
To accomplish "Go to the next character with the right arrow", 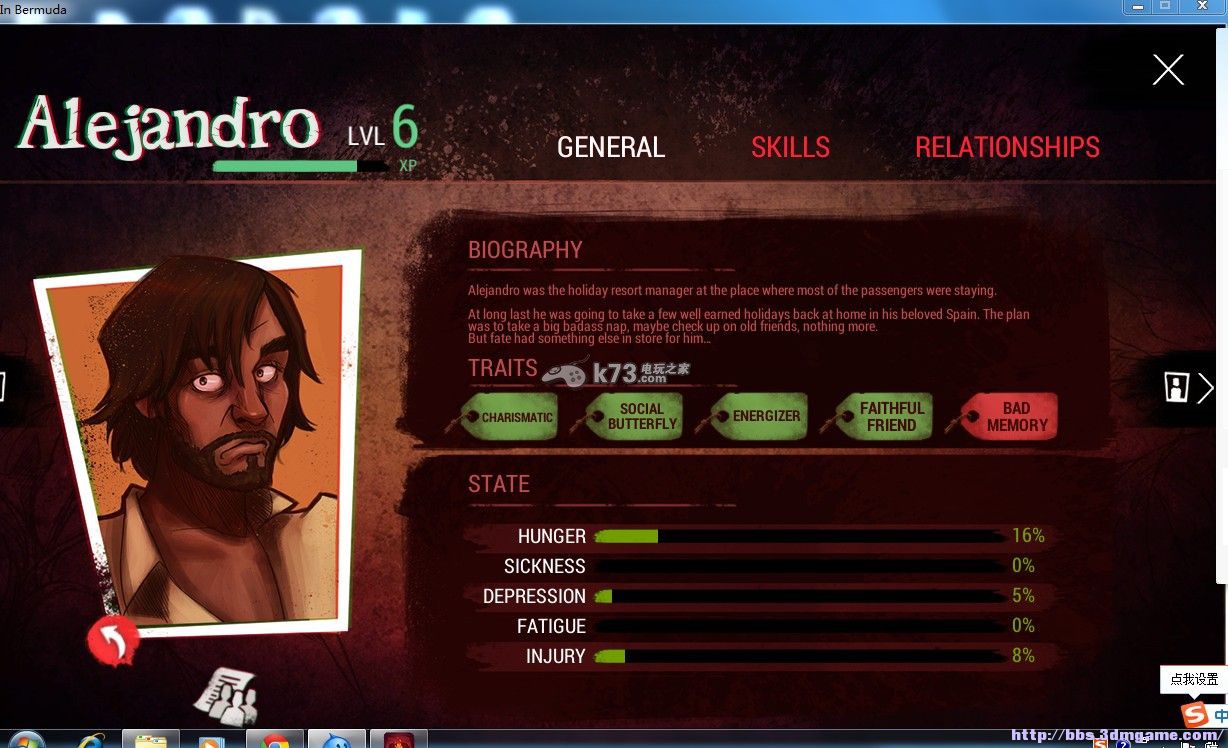I will [x=1204, y=388].
